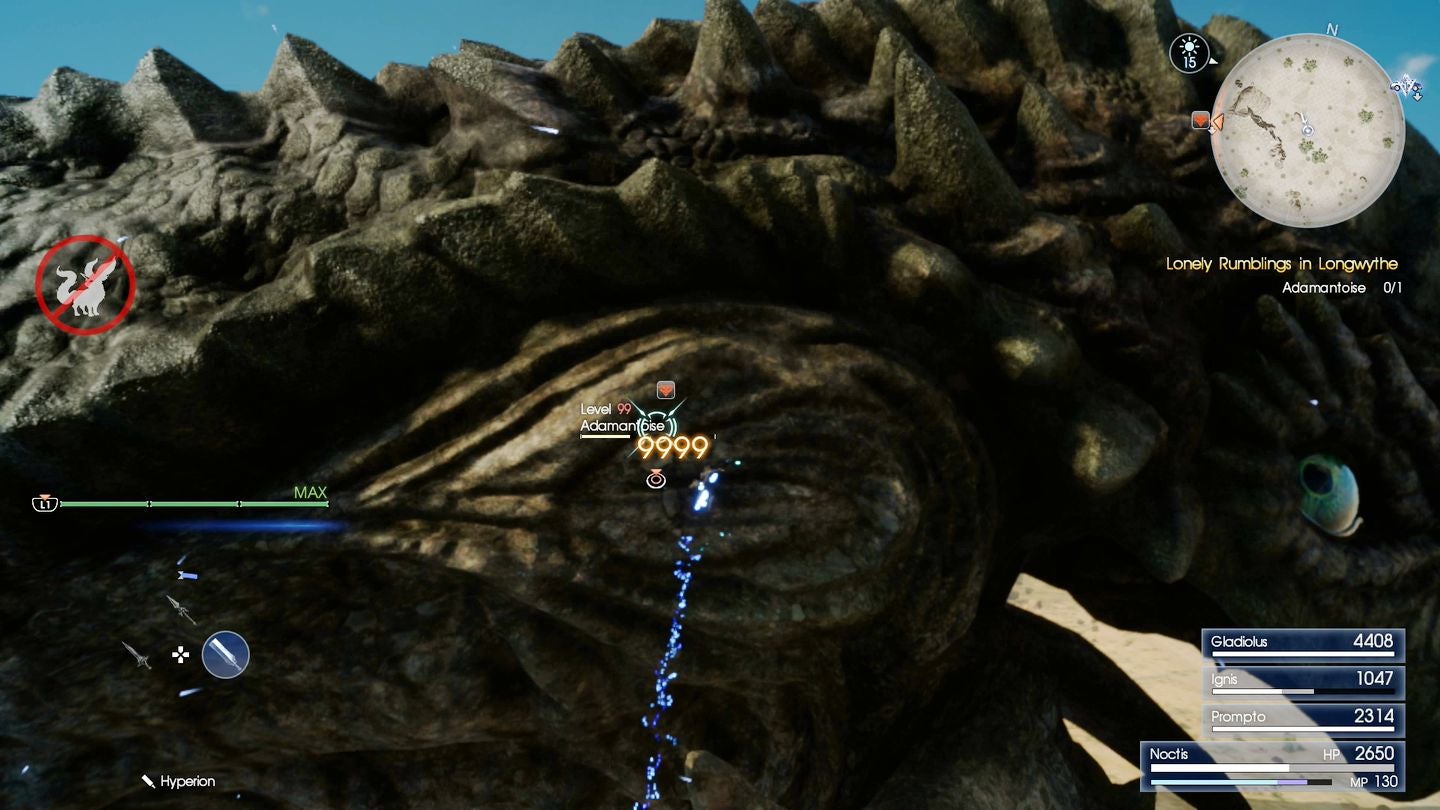Click the MAX label on the Armiger bar
Image resolution: width=1440 pixels, height=810 pixels.
coord(313,493)
